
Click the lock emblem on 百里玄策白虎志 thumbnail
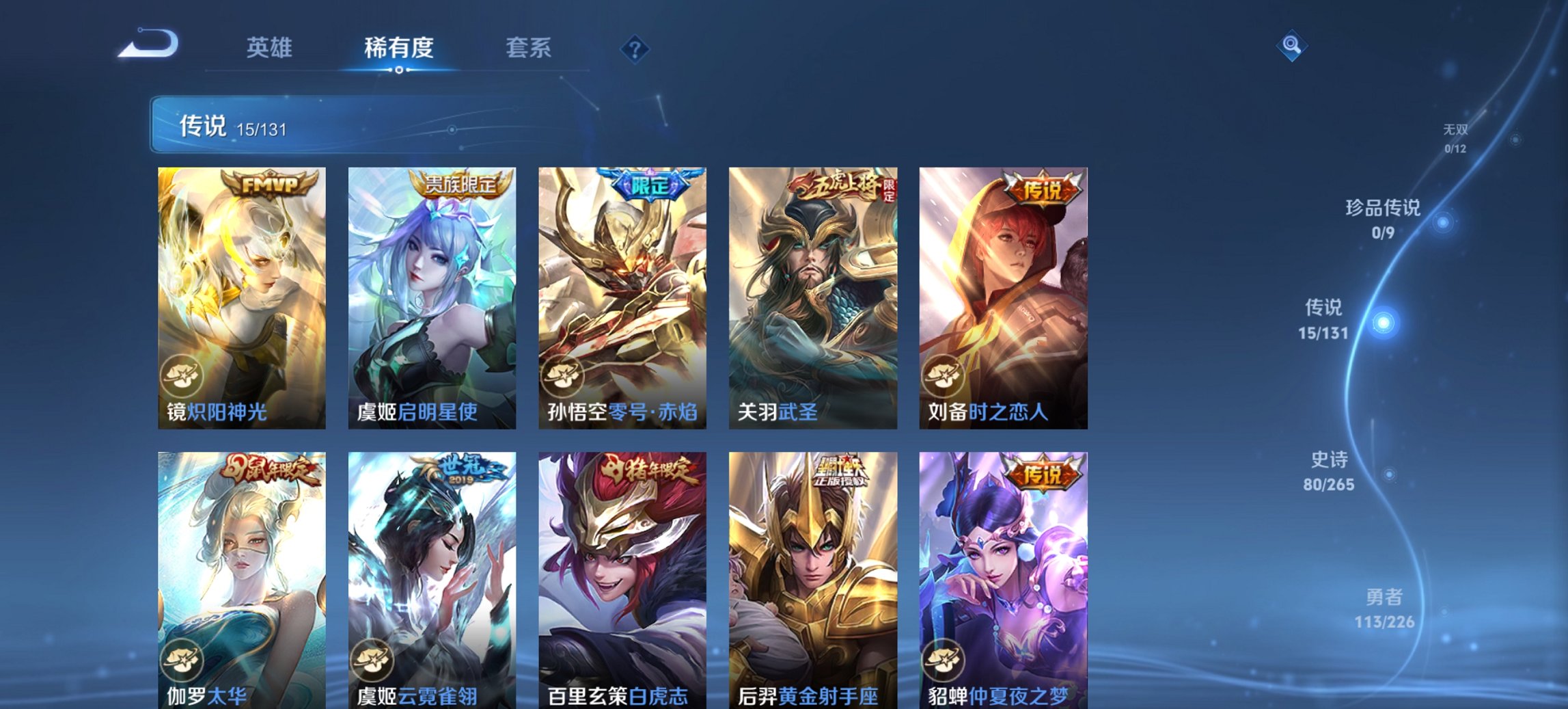[x=563, y=658]
